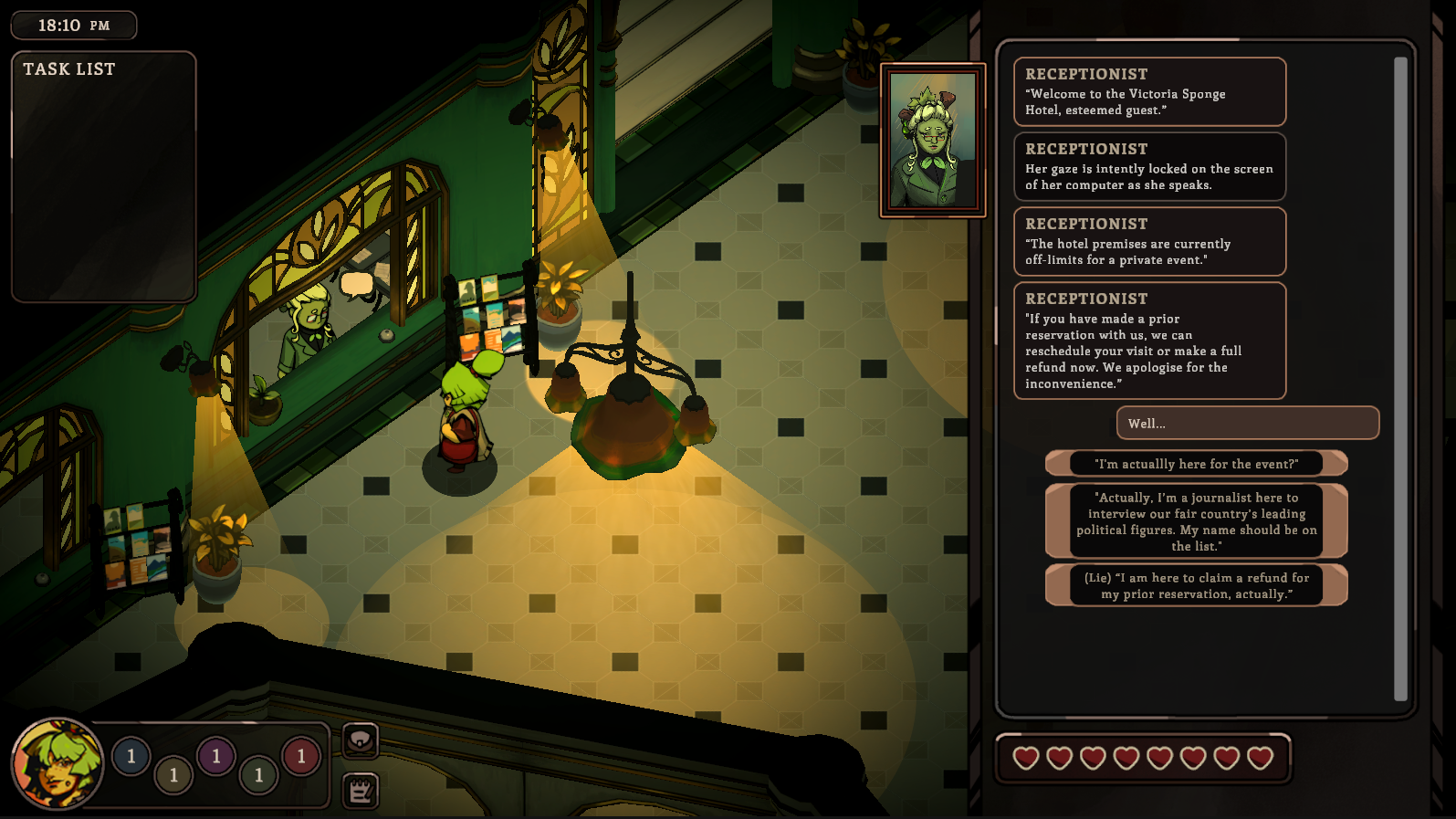Select the olive brown stat circle
Screen dimensions: 1456x819
173,775
